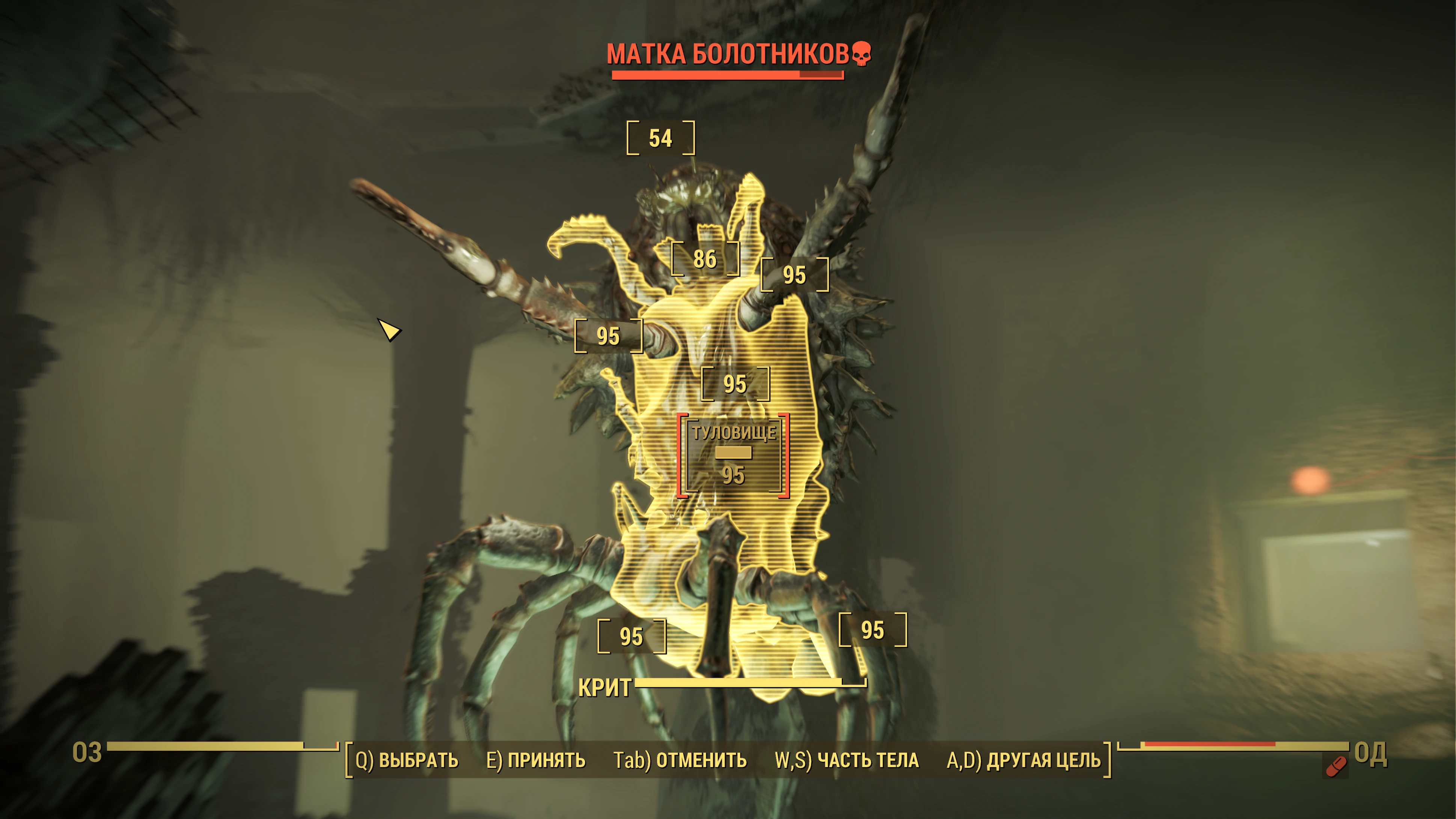
Task: Switch enemy with ДРУГАЯ ЦЕЛЬ
Action: point(1023,760)
